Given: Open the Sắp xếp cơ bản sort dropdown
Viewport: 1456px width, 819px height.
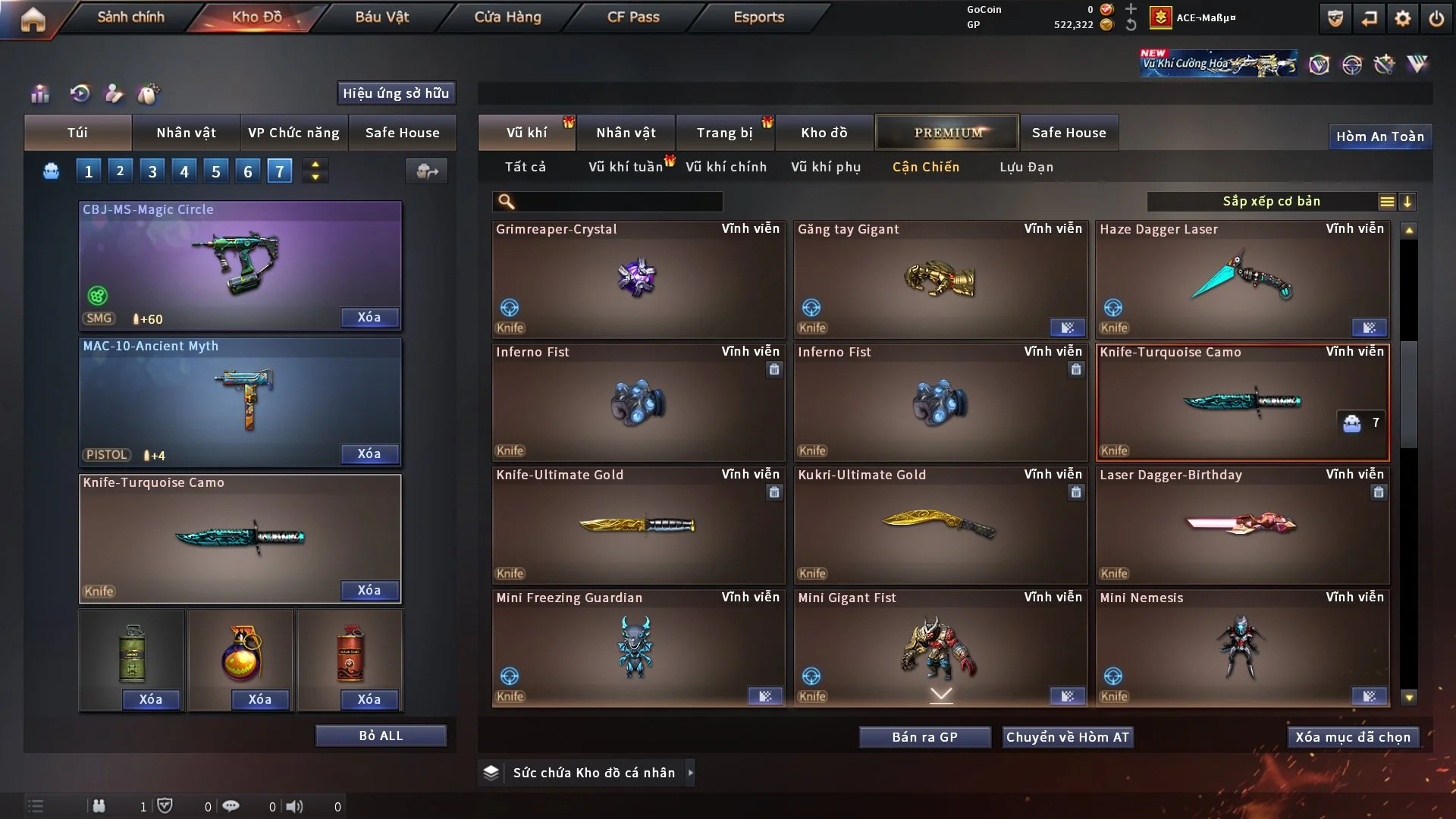Looking at the screenshot, I should click(x=1271, y=202).
